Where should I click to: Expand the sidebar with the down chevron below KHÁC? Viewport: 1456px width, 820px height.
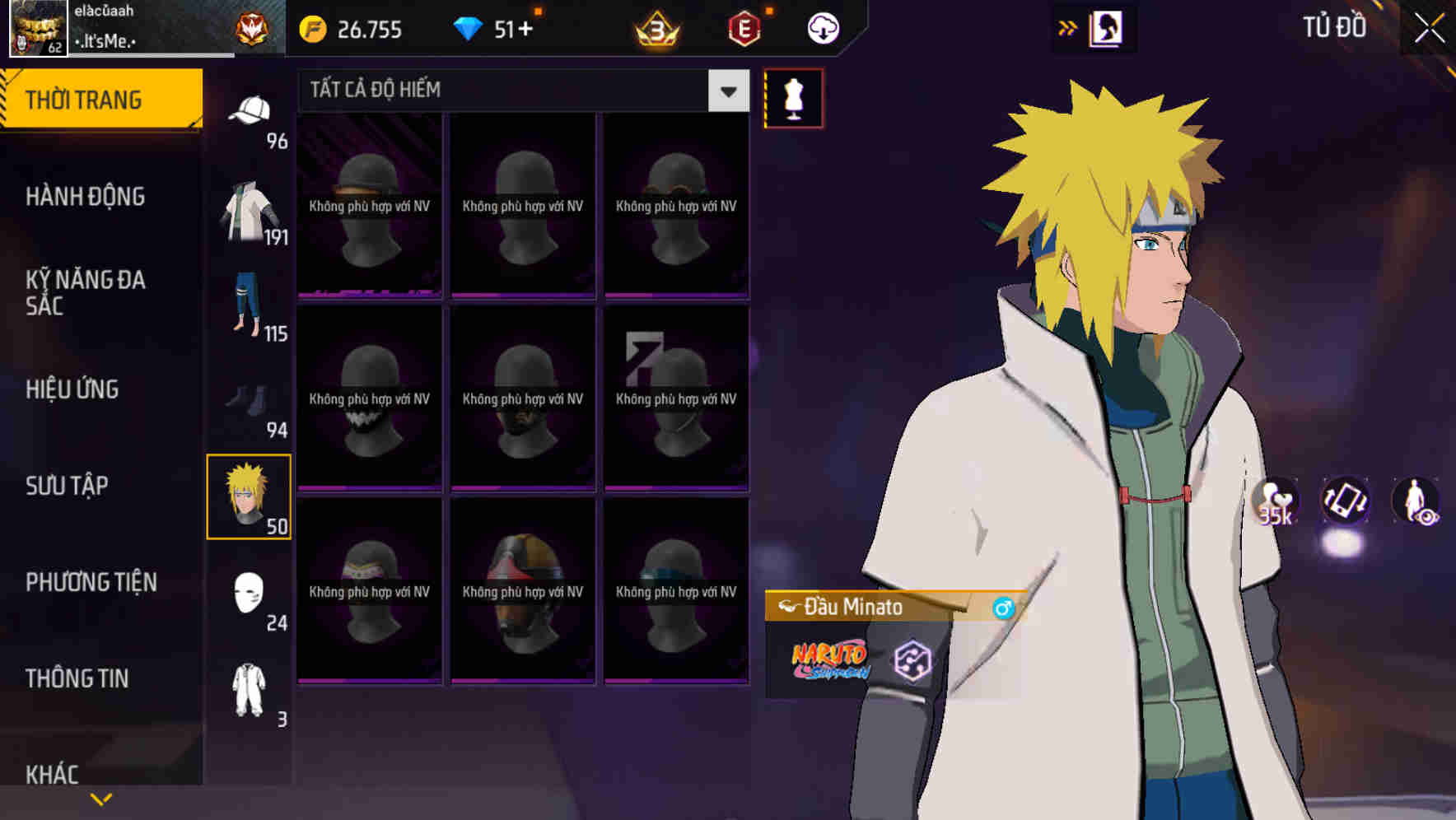click(x=101, y=798)
